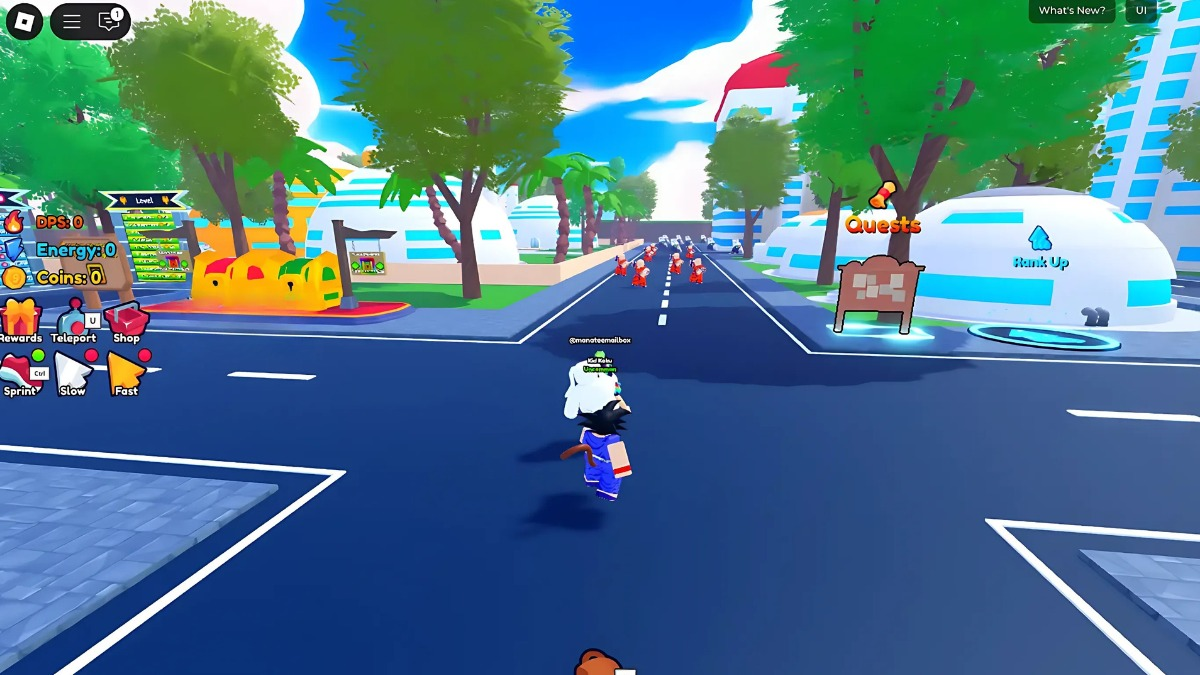Open the chat with one unread message
The image size is (1200, 675).
point(109,21)
